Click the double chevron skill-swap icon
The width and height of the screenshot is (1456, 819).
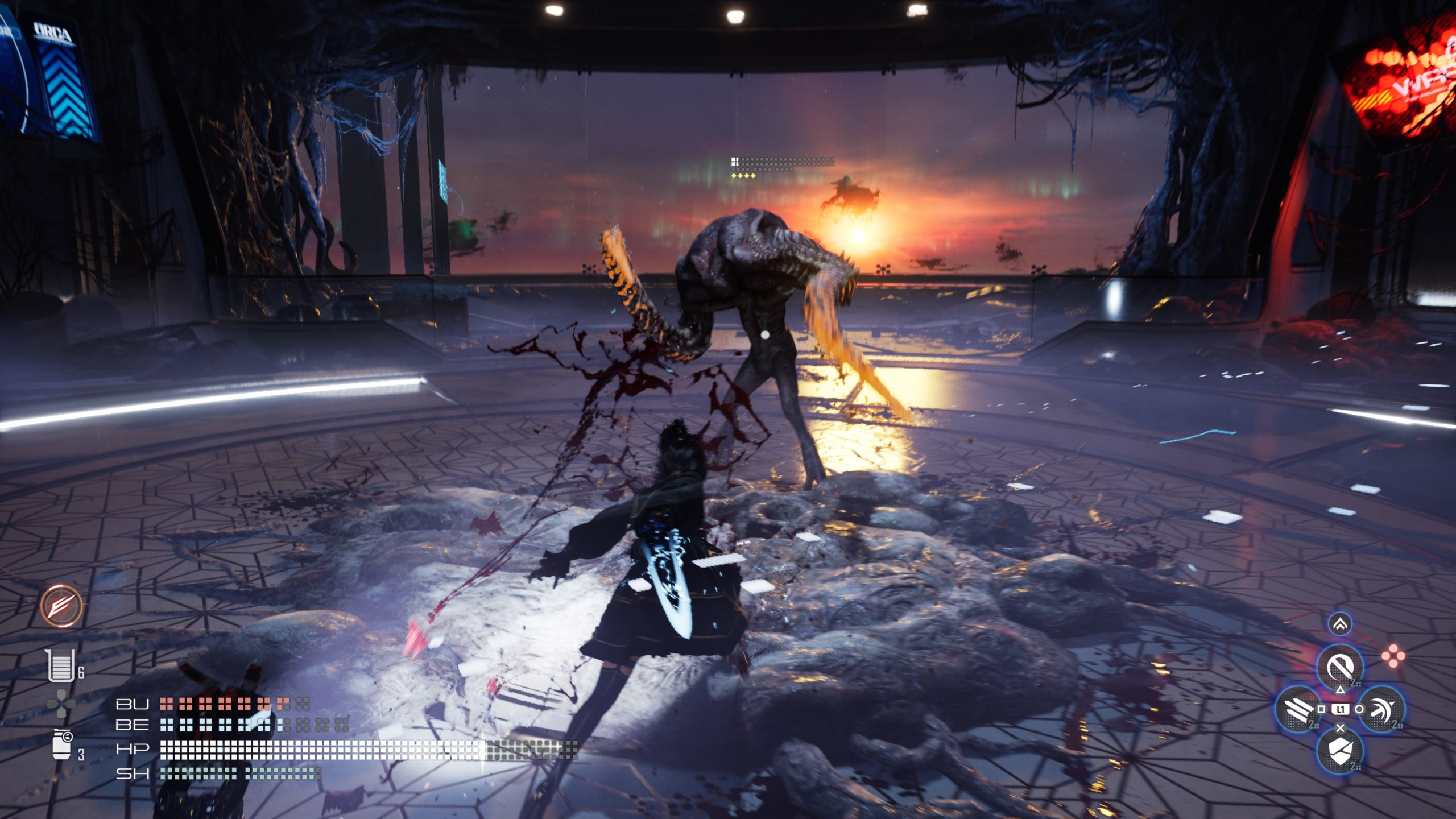[1340, 624]
